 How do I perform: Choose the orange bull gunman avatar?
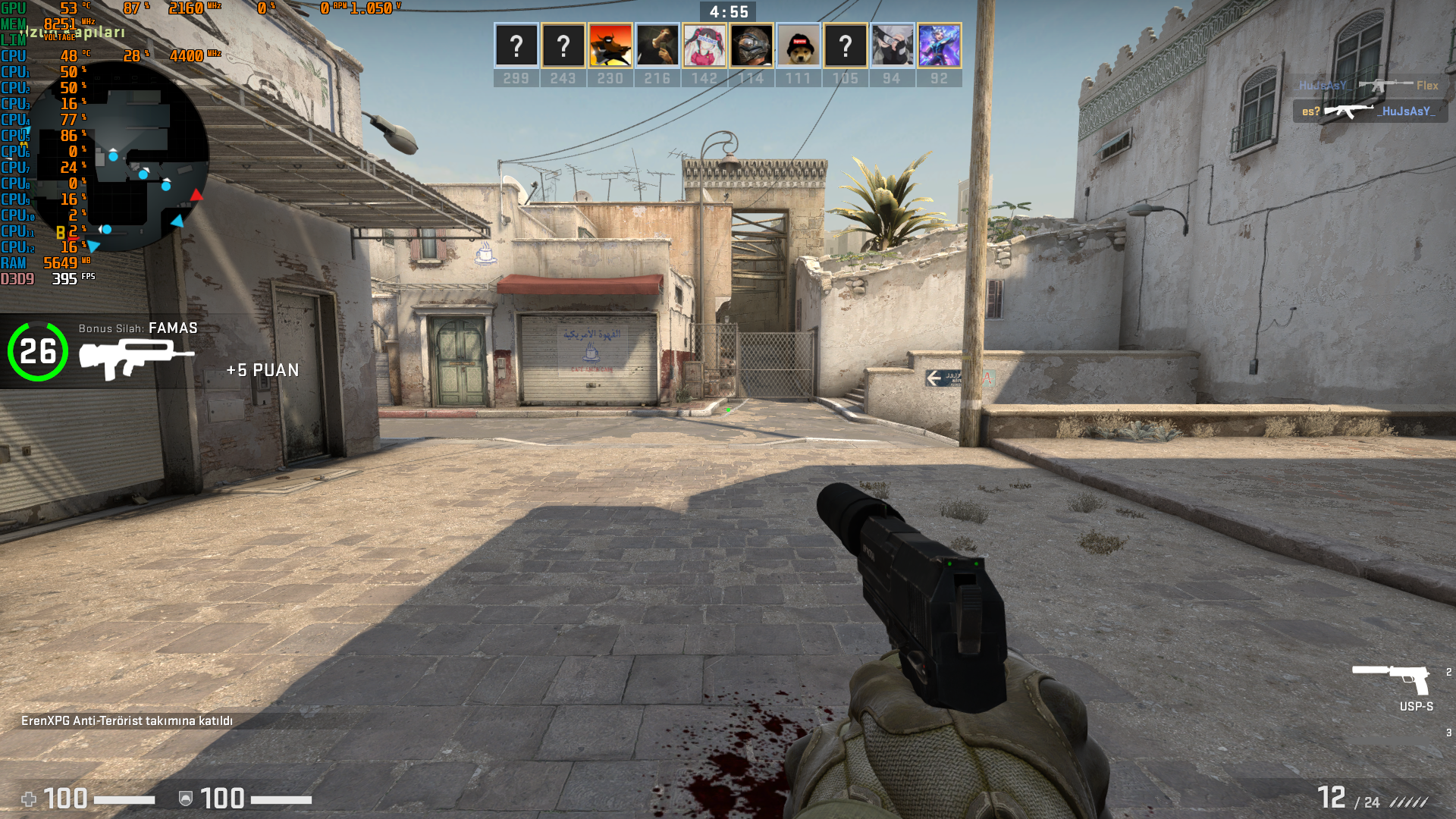point(610,45)
